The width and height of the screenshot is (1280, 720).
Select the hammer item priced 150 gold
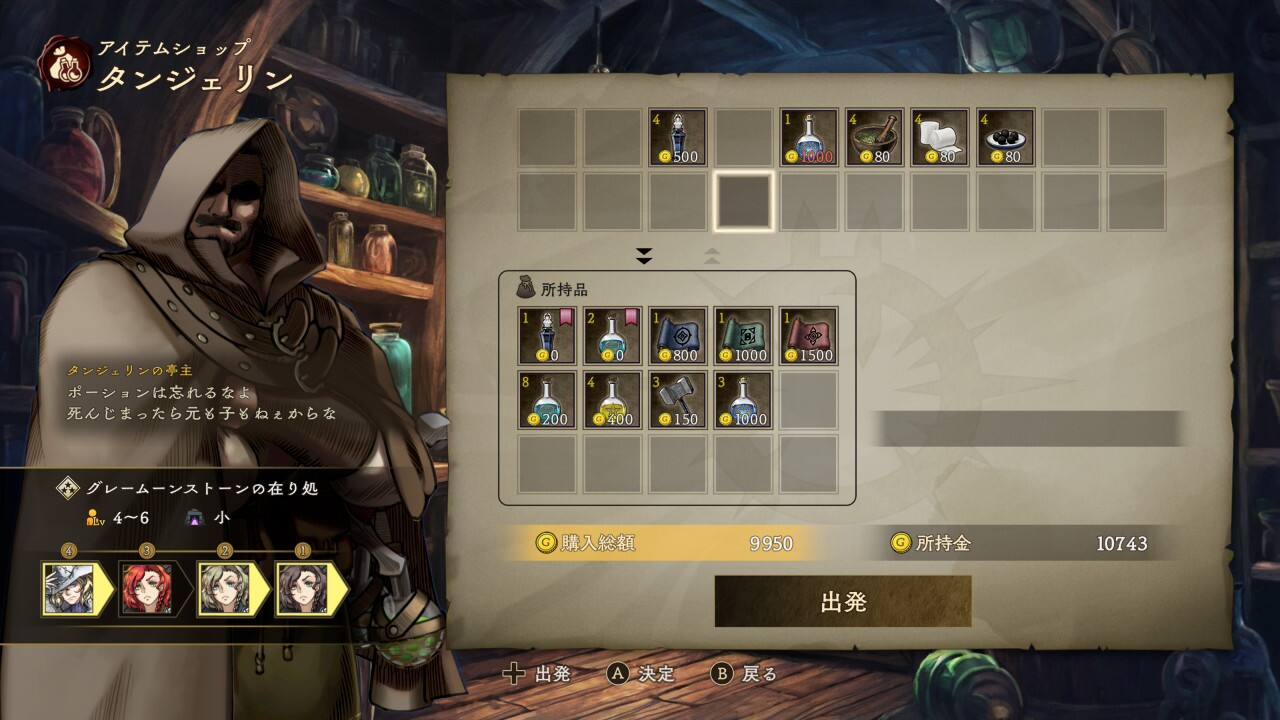[x=678, y=400]
